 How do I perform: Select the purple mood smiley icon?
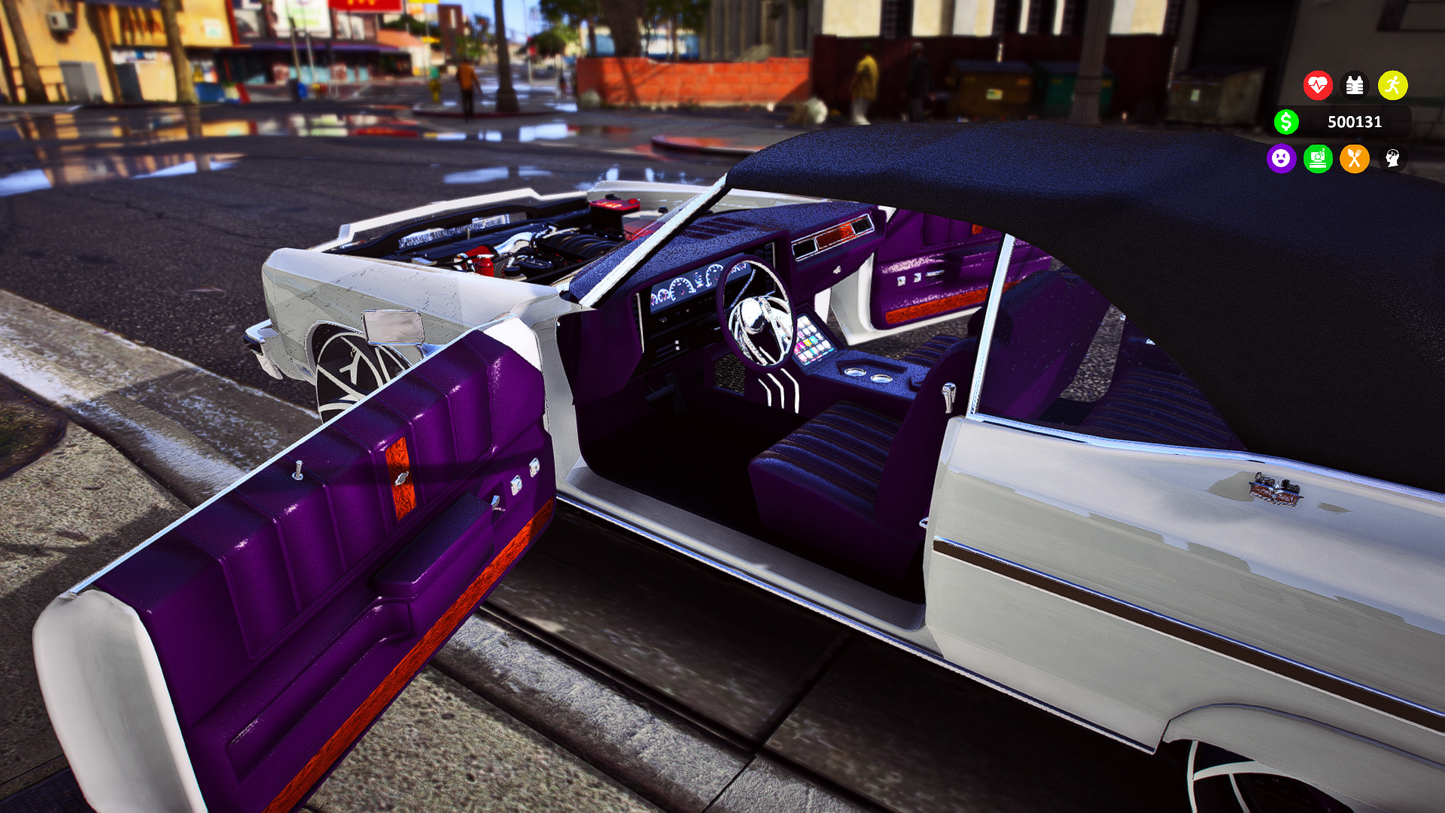(1281, 159)
